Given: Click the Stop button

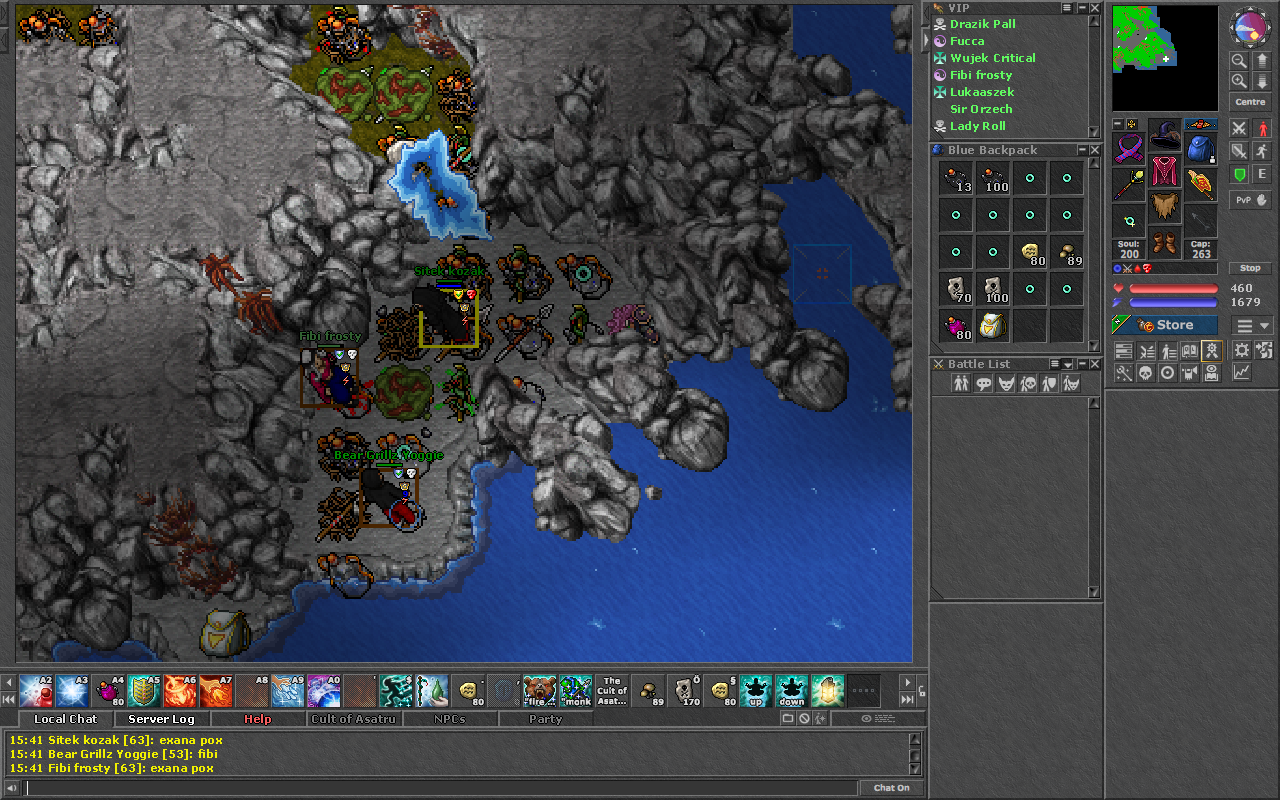Looking at the screenshot, I should click(1250, 268).
